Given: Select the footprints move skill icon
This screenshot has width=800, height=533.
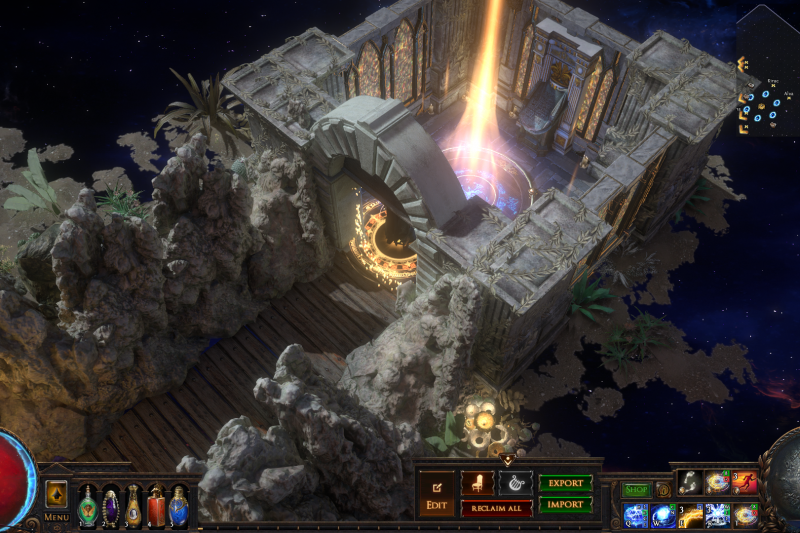Looking at the screenshot, I should coord(690,483).
